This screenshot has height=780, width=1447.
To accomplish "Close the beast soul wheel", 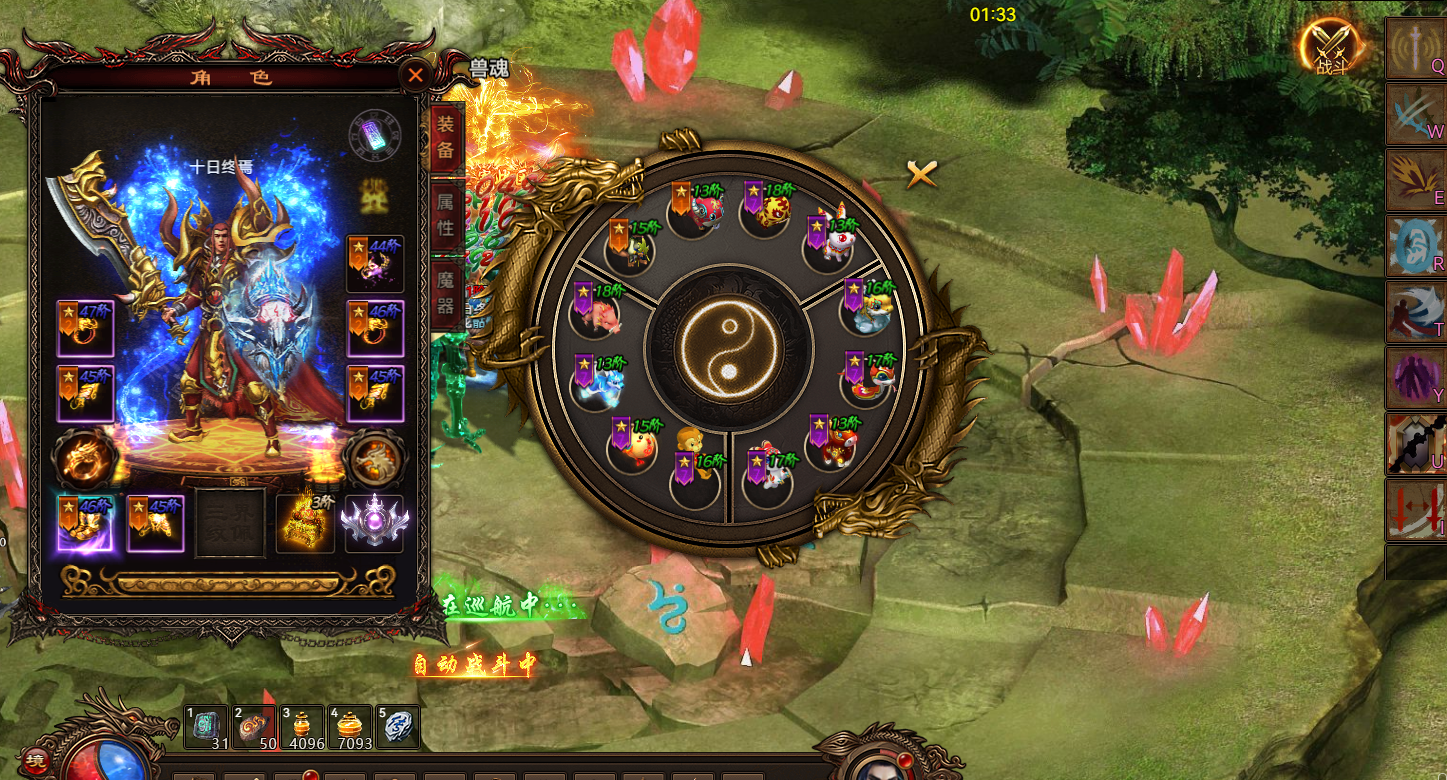I will click(921, 175).
